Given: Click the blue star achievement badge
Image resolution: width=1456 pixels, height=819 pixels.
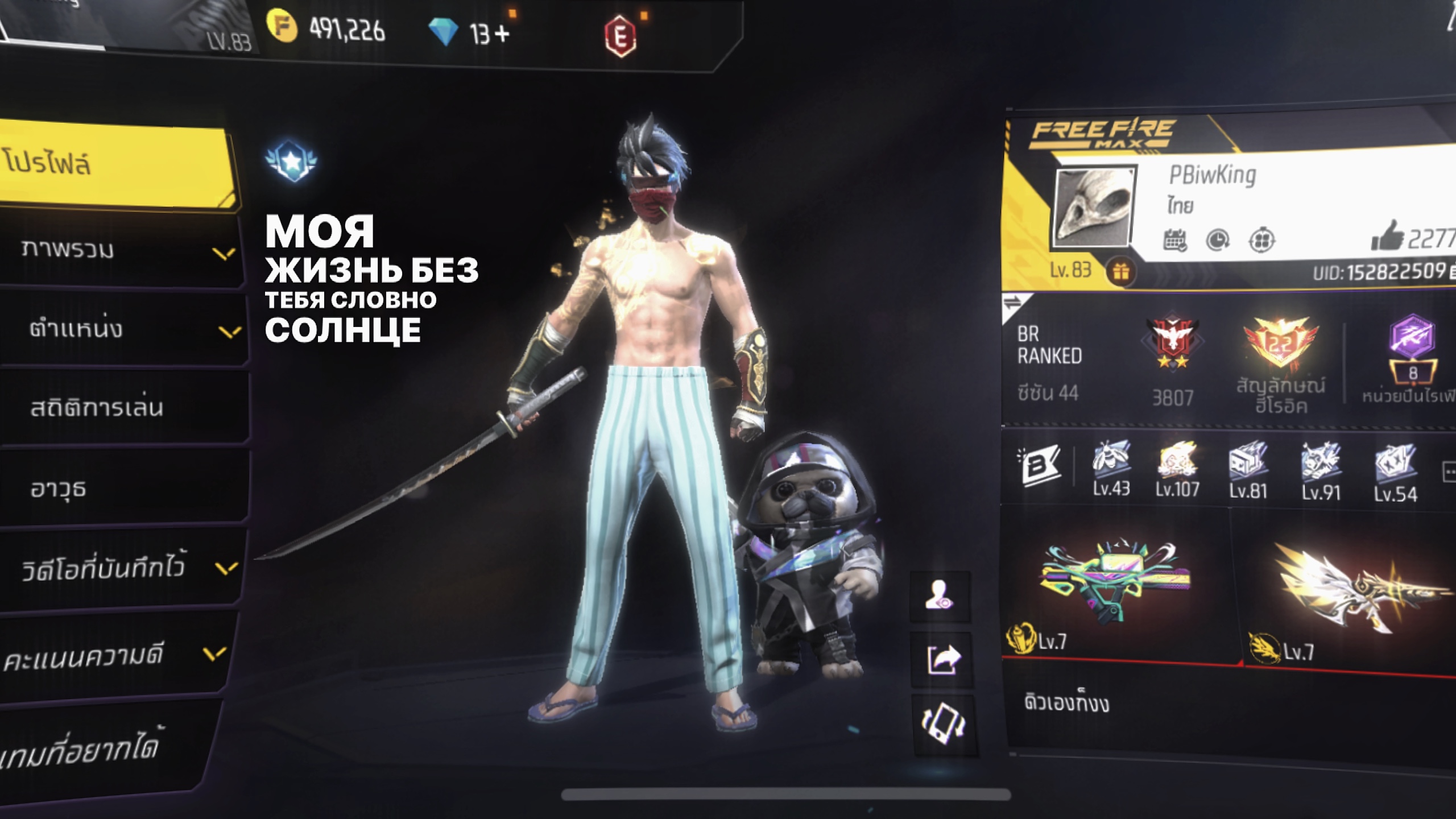Looking at the screenshot, I should click(292, 161).
